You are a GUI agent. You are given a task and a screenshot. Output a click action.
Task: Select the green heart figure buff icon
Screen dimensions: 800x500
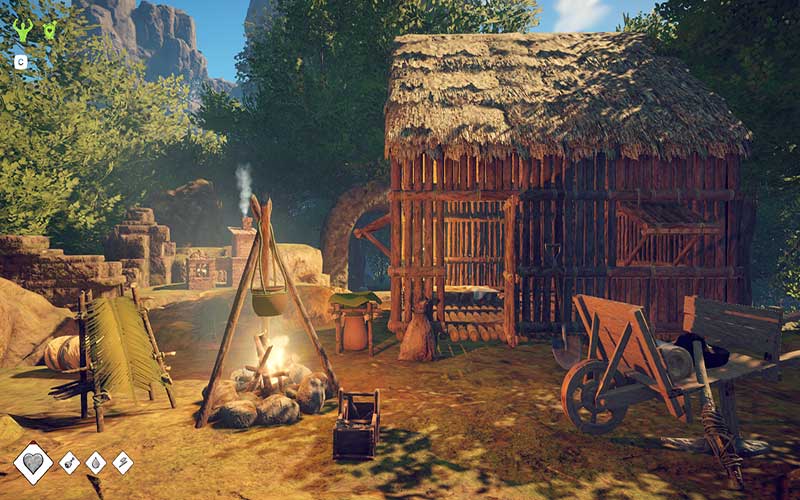click(49, 31)
